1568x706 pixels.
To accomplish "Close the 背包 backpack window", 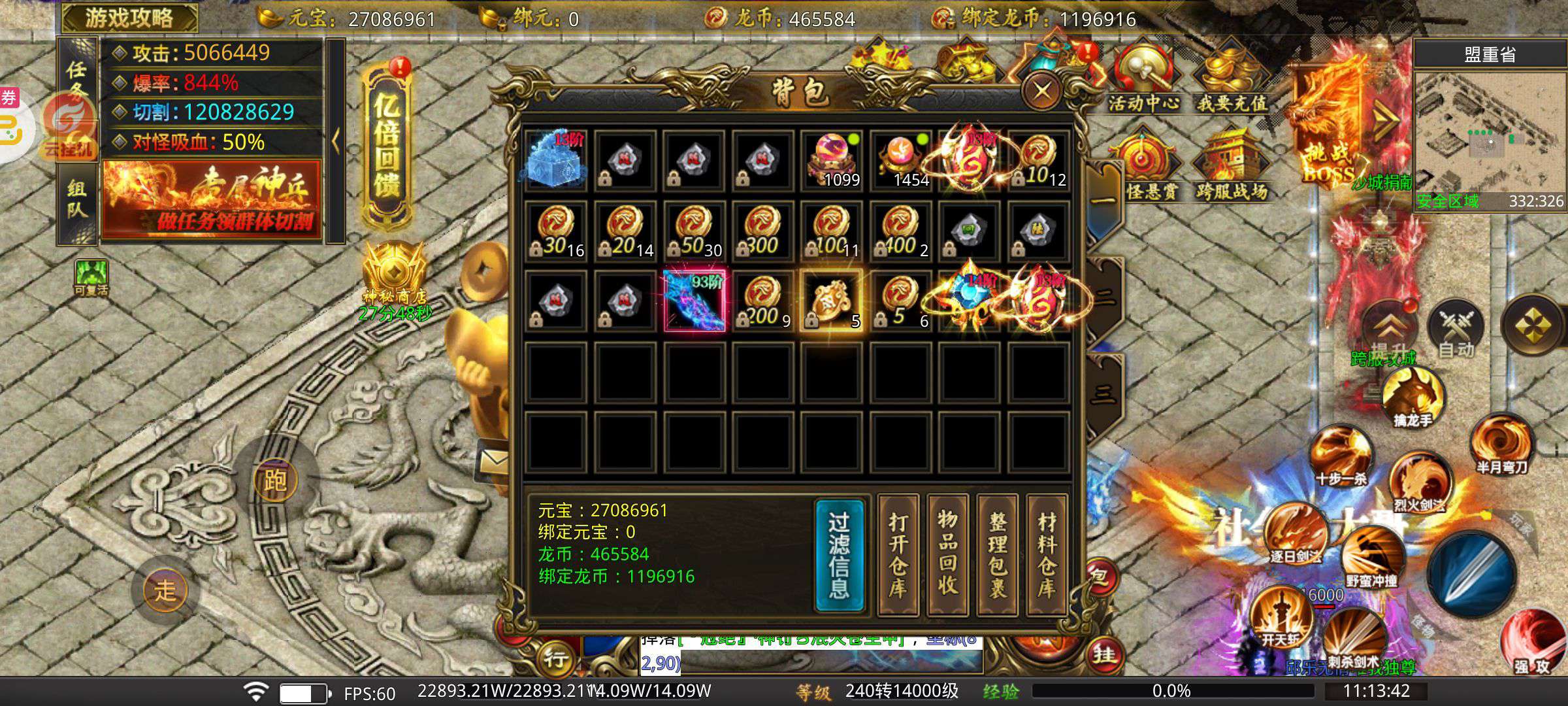I will coord(1041,90).
